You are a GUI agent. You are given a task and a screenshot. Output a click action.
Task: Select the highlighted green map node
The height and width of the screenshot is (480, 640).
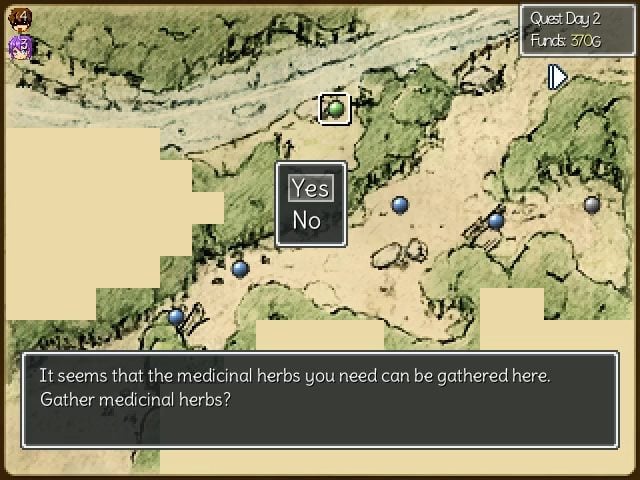(335, 108)
